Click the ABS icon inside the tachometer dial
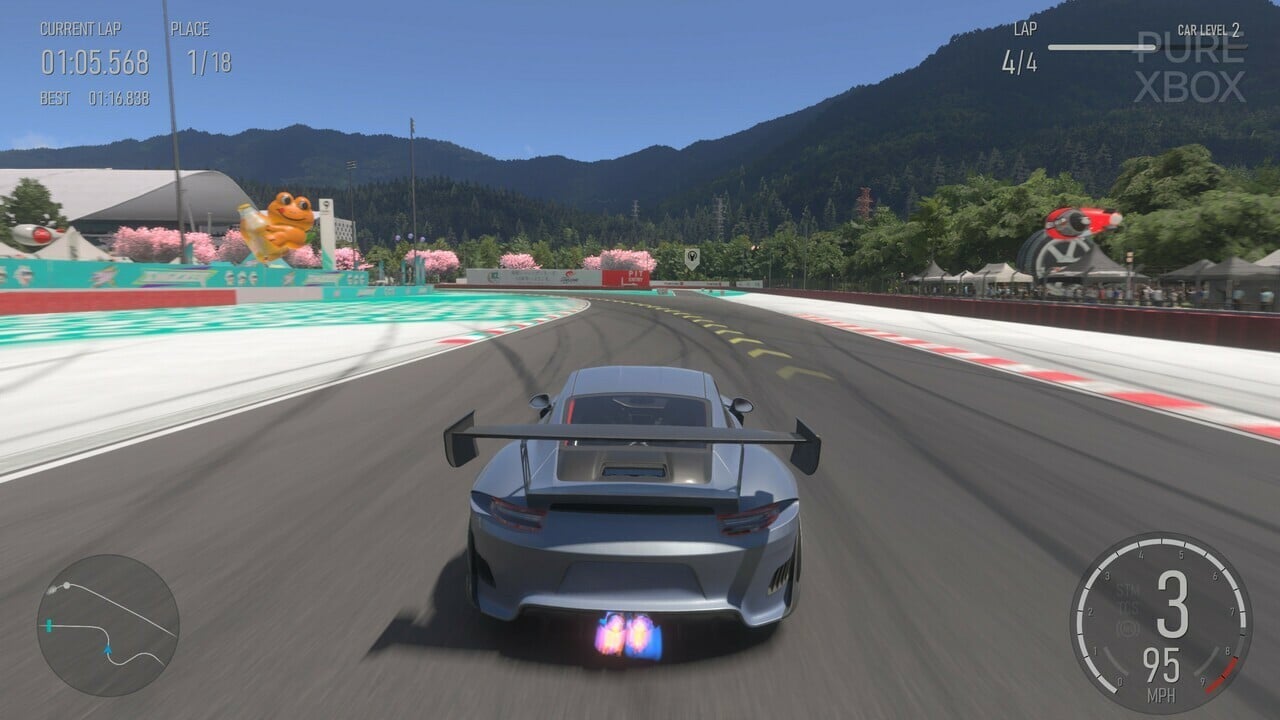The width and height of the screenshot is (1280, 720). point(1127,629)
